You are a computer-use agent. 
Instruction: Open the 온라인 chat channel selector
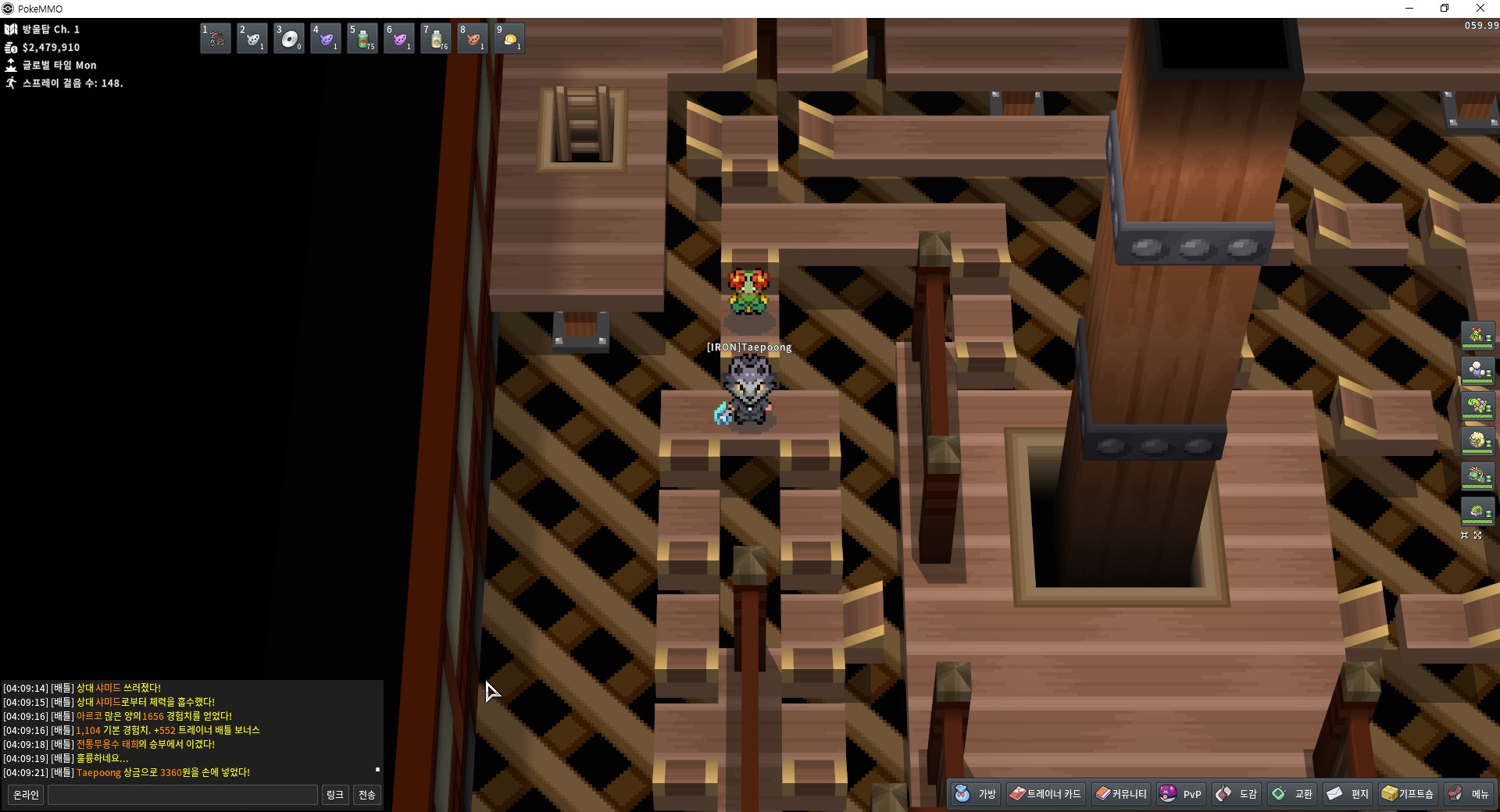click(x=26, y=795)
